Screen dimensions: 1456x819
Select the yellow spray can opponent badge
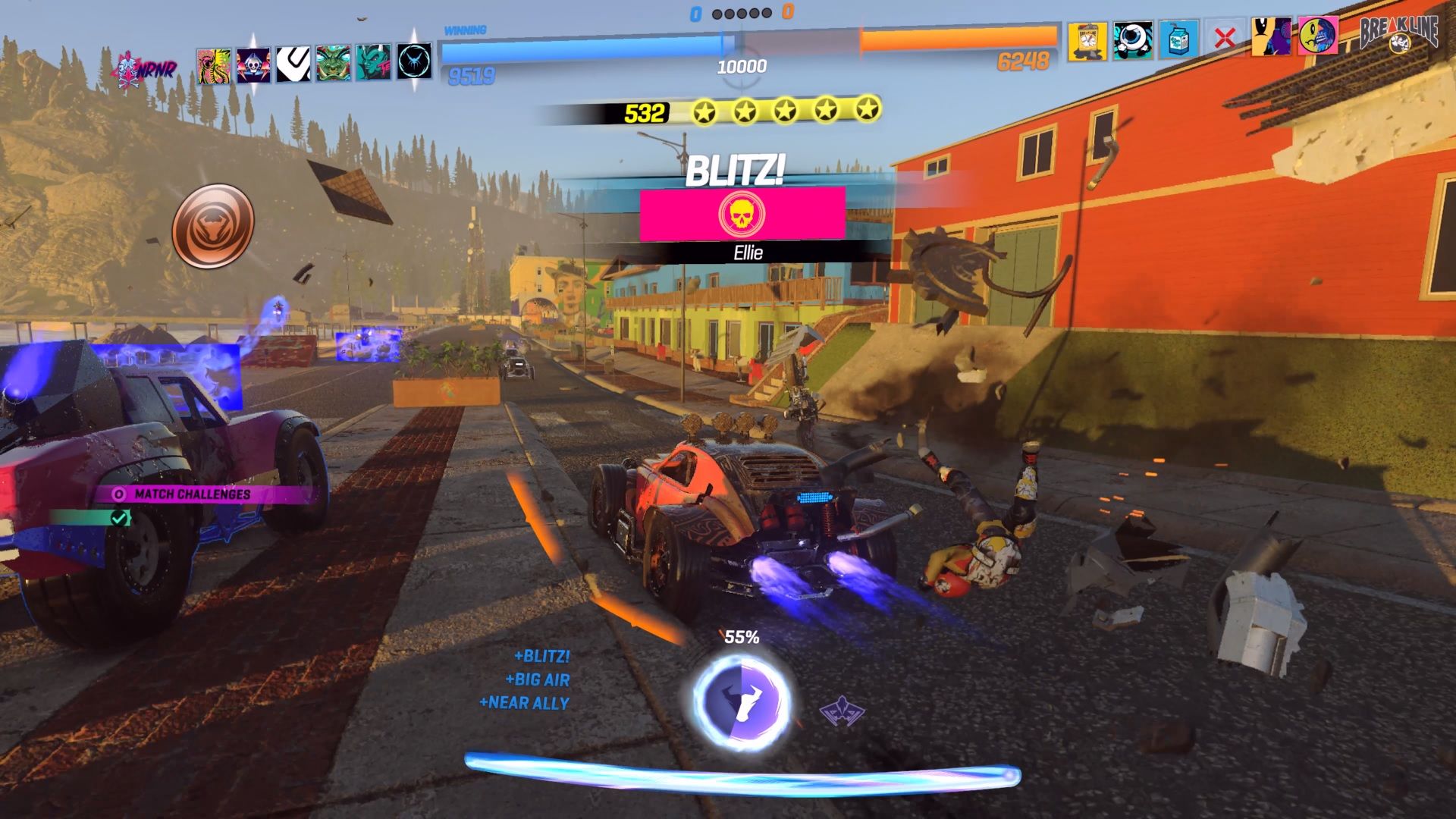(x=1087, y=41)
